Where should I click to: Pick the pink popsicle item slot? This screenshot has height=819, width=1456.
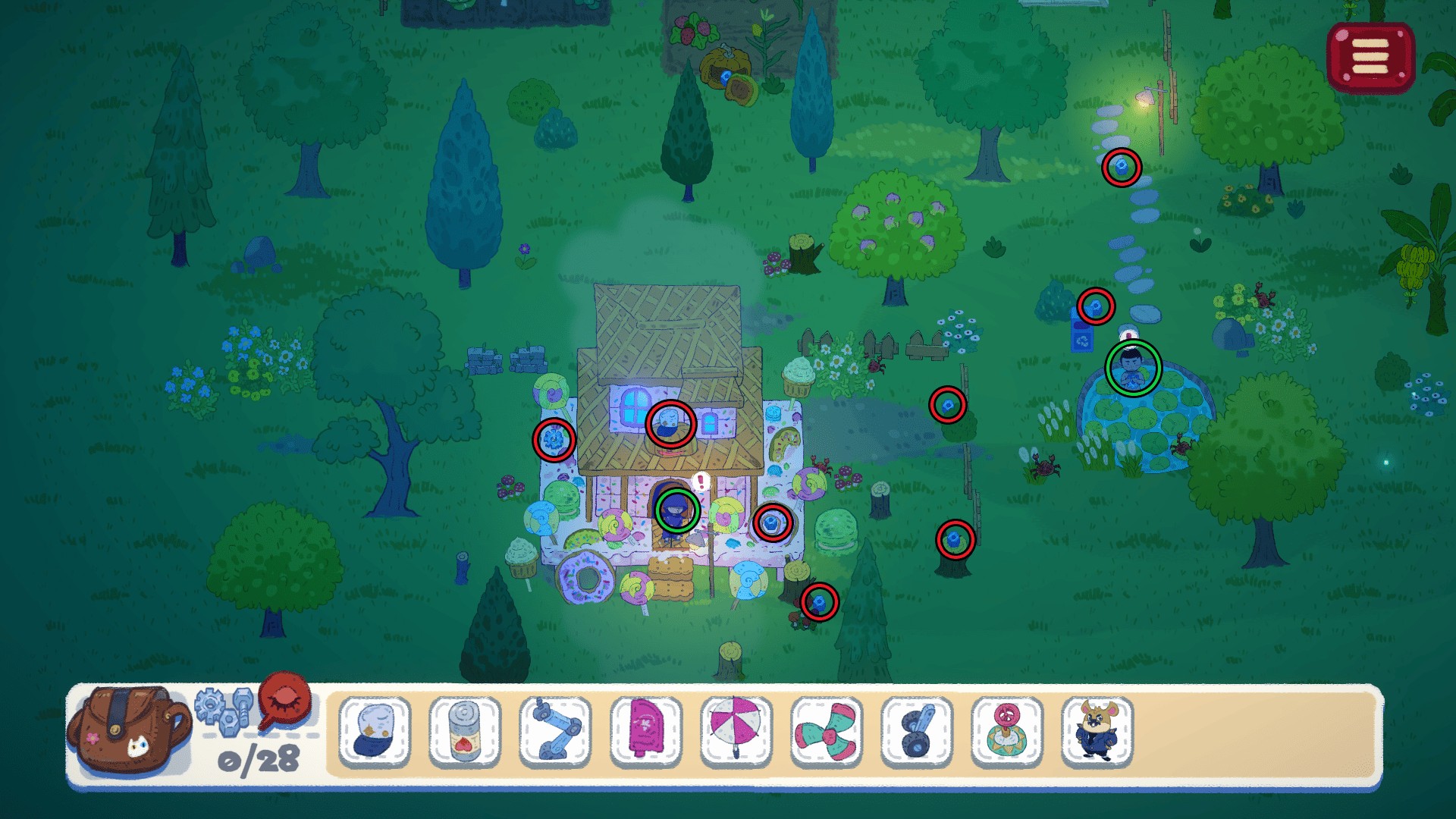(645, 731)
